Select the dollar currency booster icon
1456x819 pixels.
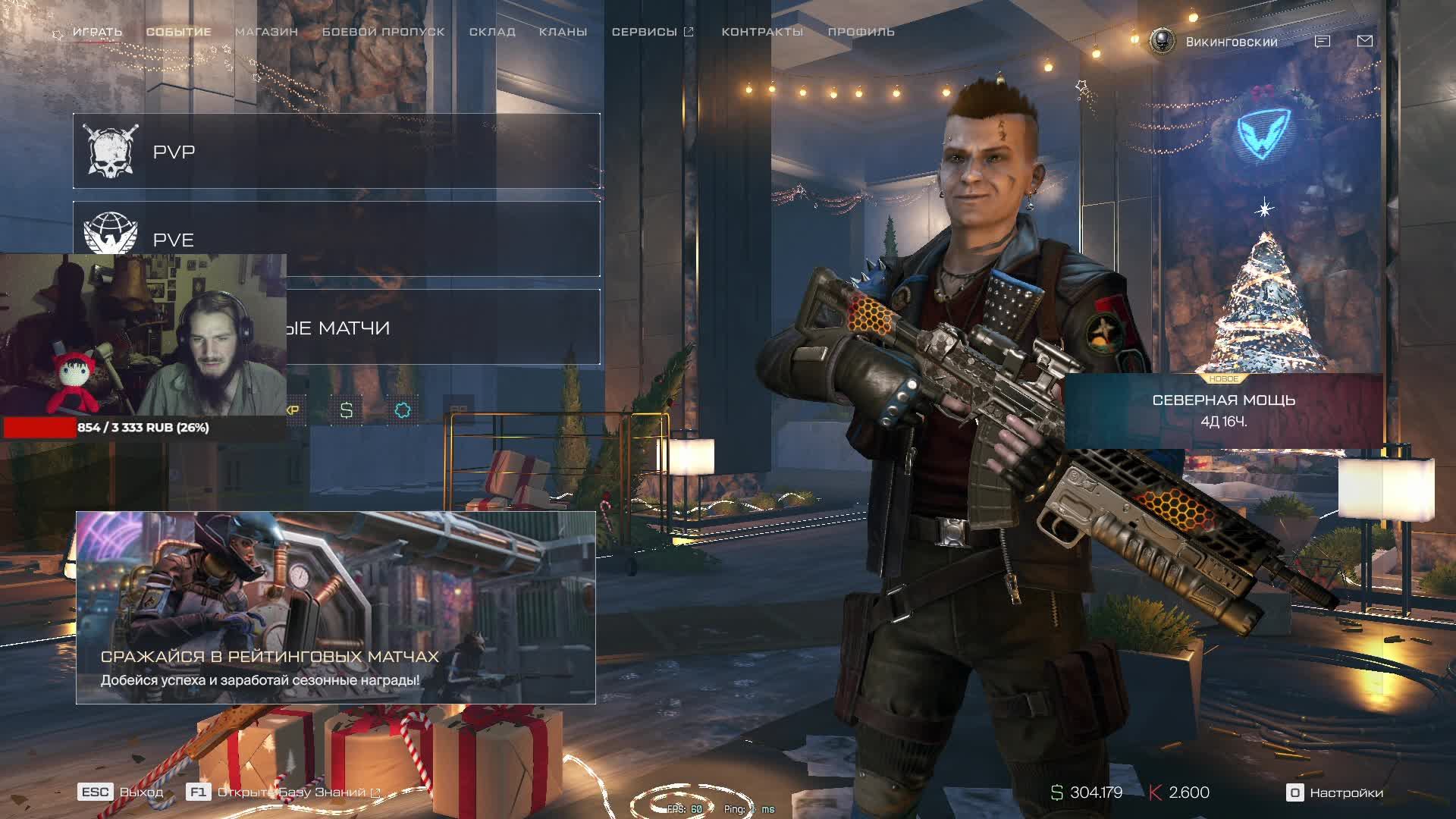pyautogui.click(x=347, y=410)
